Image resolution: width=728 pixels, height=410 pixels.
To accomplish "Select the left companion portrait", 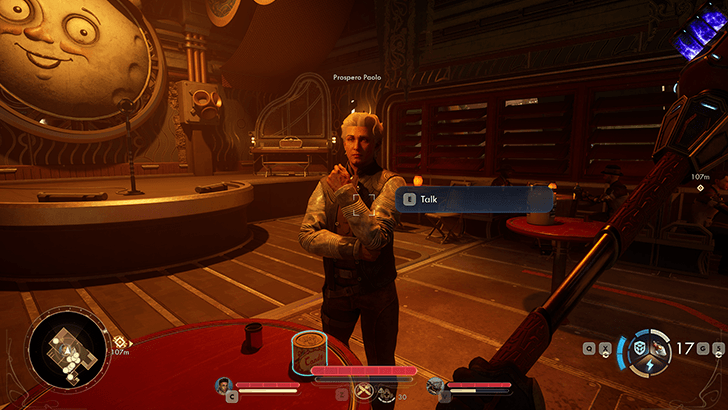I will click(225, 384).
